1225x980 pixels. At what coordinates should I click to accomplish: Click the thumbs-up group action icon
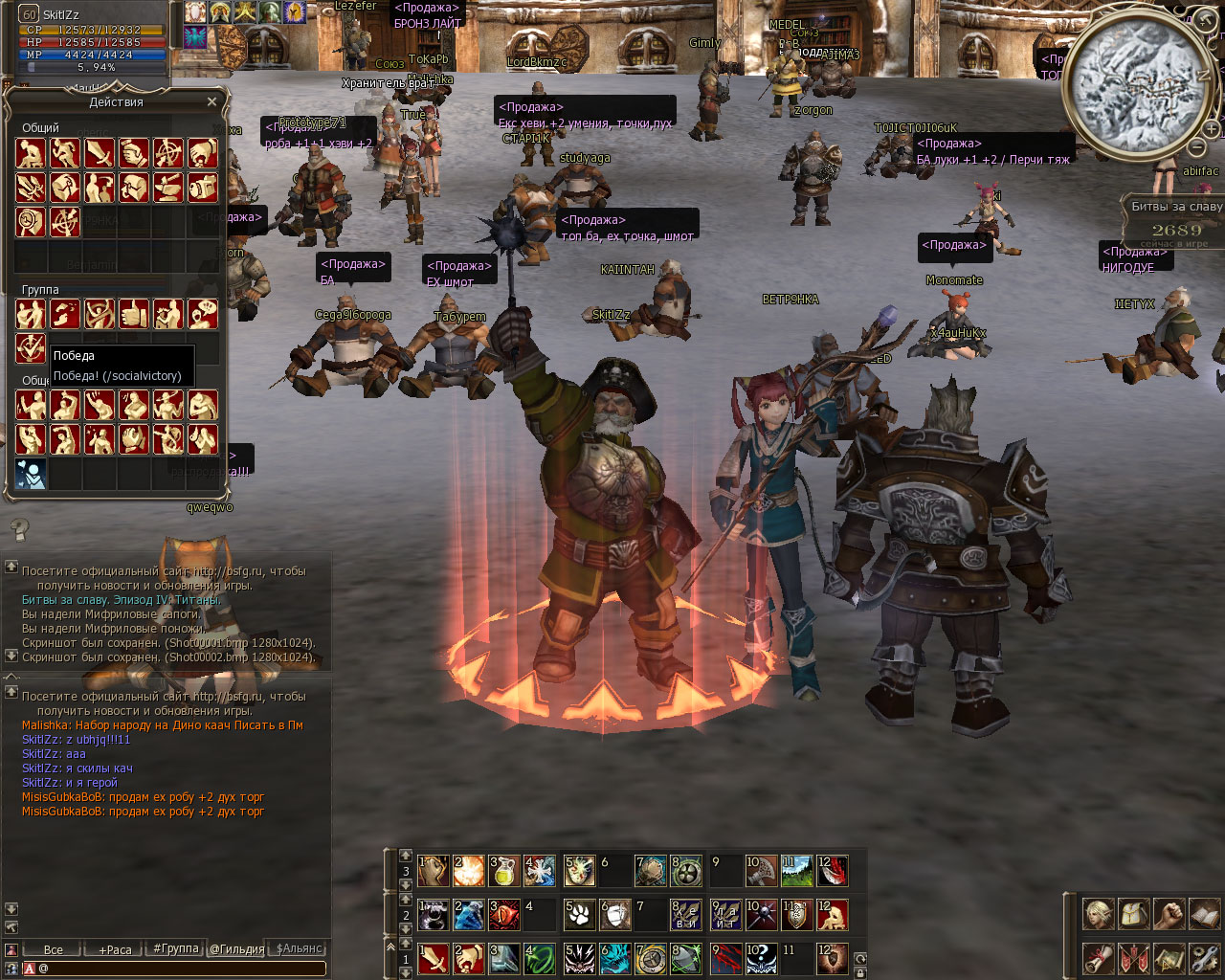tap(134, 314)
